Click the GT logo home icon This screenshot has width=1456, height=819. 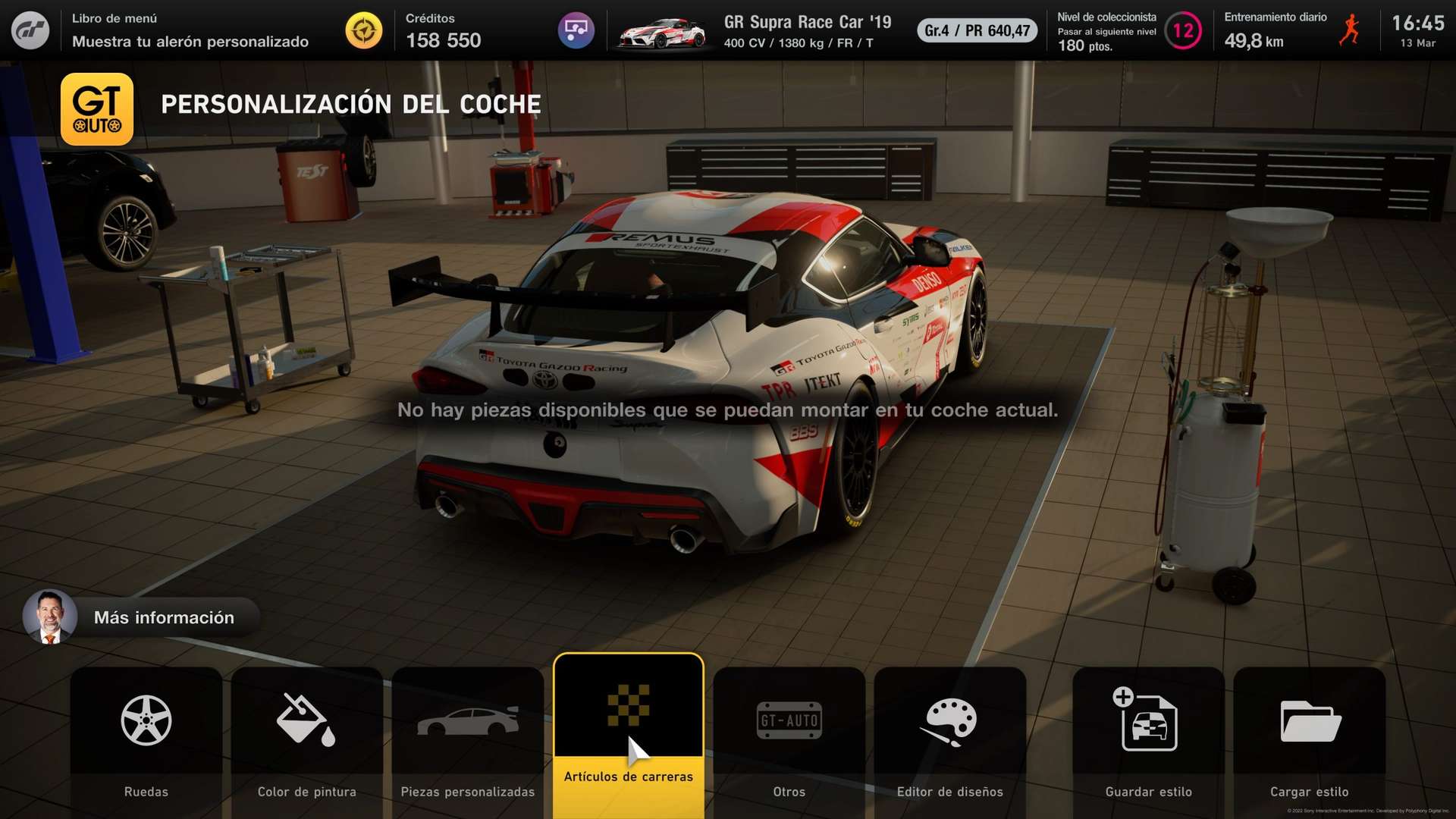(30, 31)
